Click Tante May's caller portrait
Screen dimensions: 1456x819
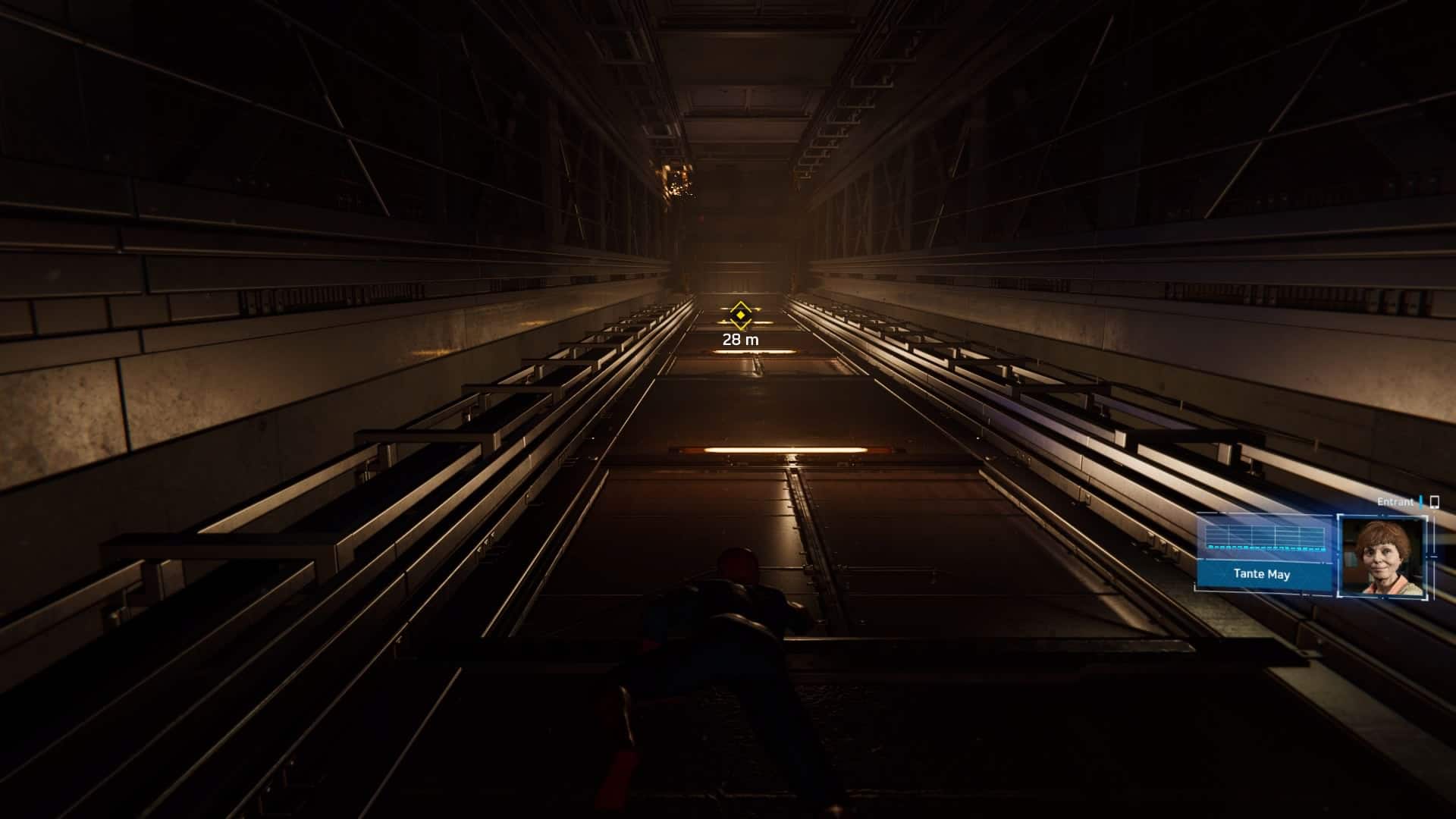coord(1382,556)
